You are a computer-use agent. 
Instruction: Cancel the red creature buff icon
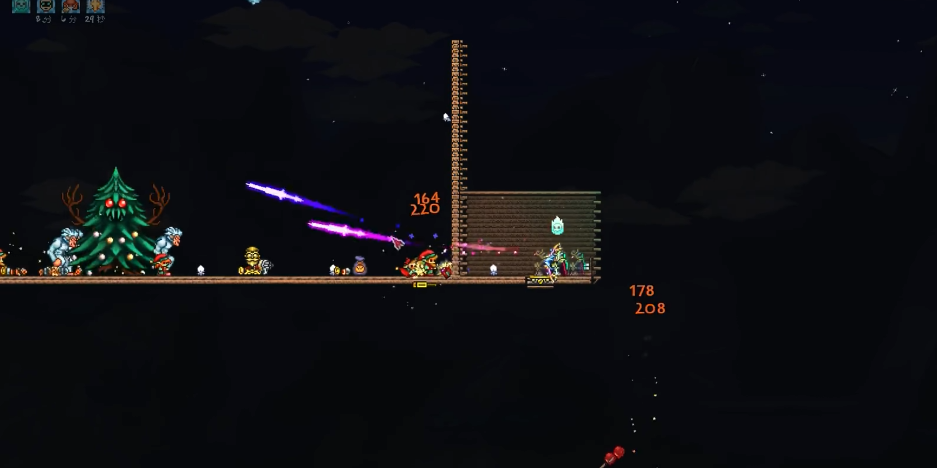(x=70, y=5)
